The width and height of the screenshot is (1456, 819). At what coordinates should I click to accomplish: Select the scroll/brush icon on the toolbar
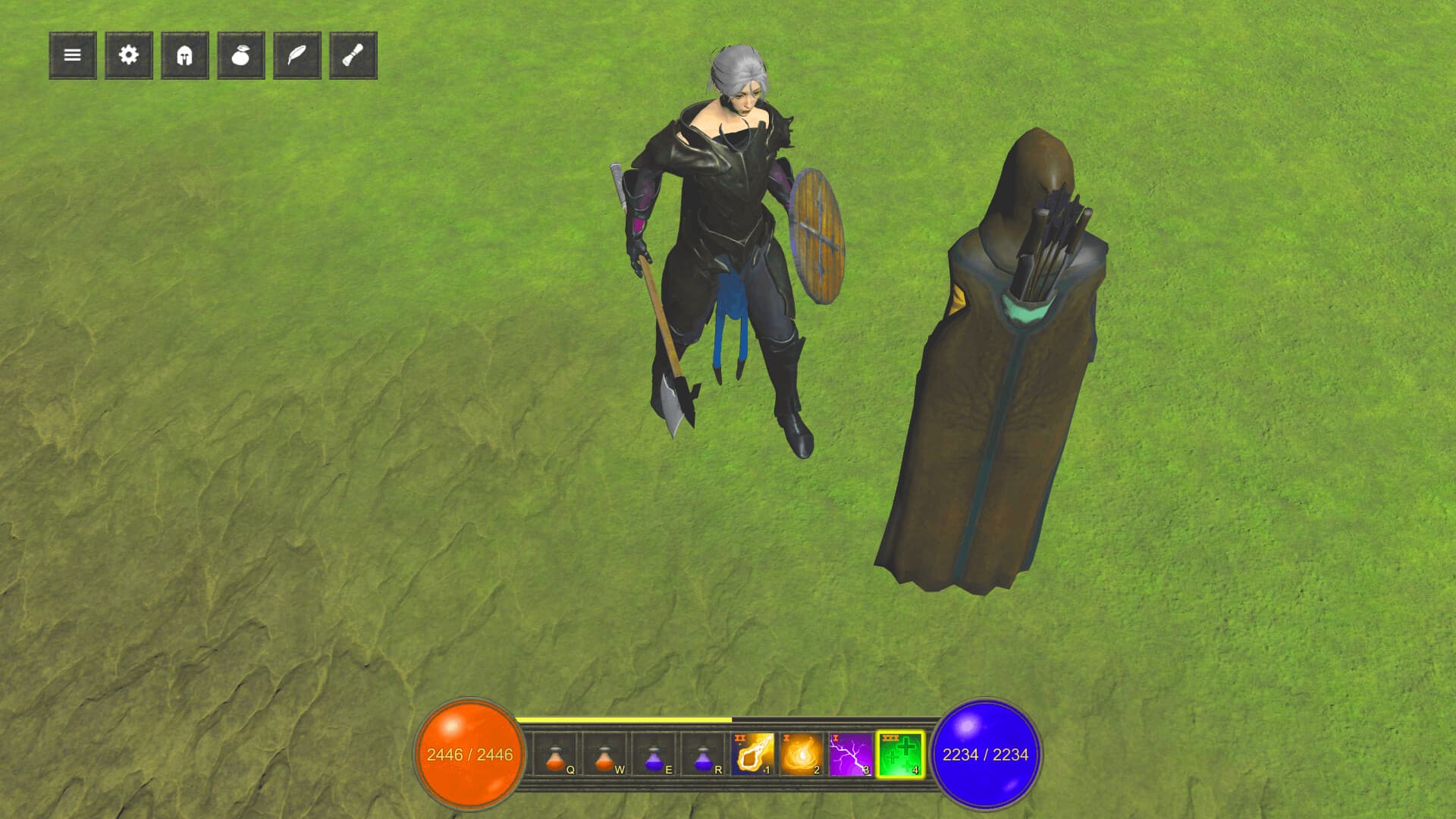pyautogui.click(x=353, y=55)
